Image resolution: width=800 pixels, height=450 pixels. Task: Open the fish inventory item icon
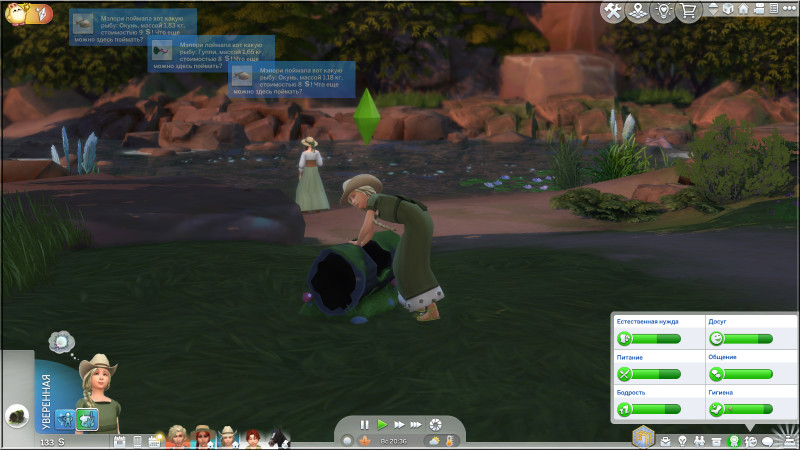coord(18,417)
